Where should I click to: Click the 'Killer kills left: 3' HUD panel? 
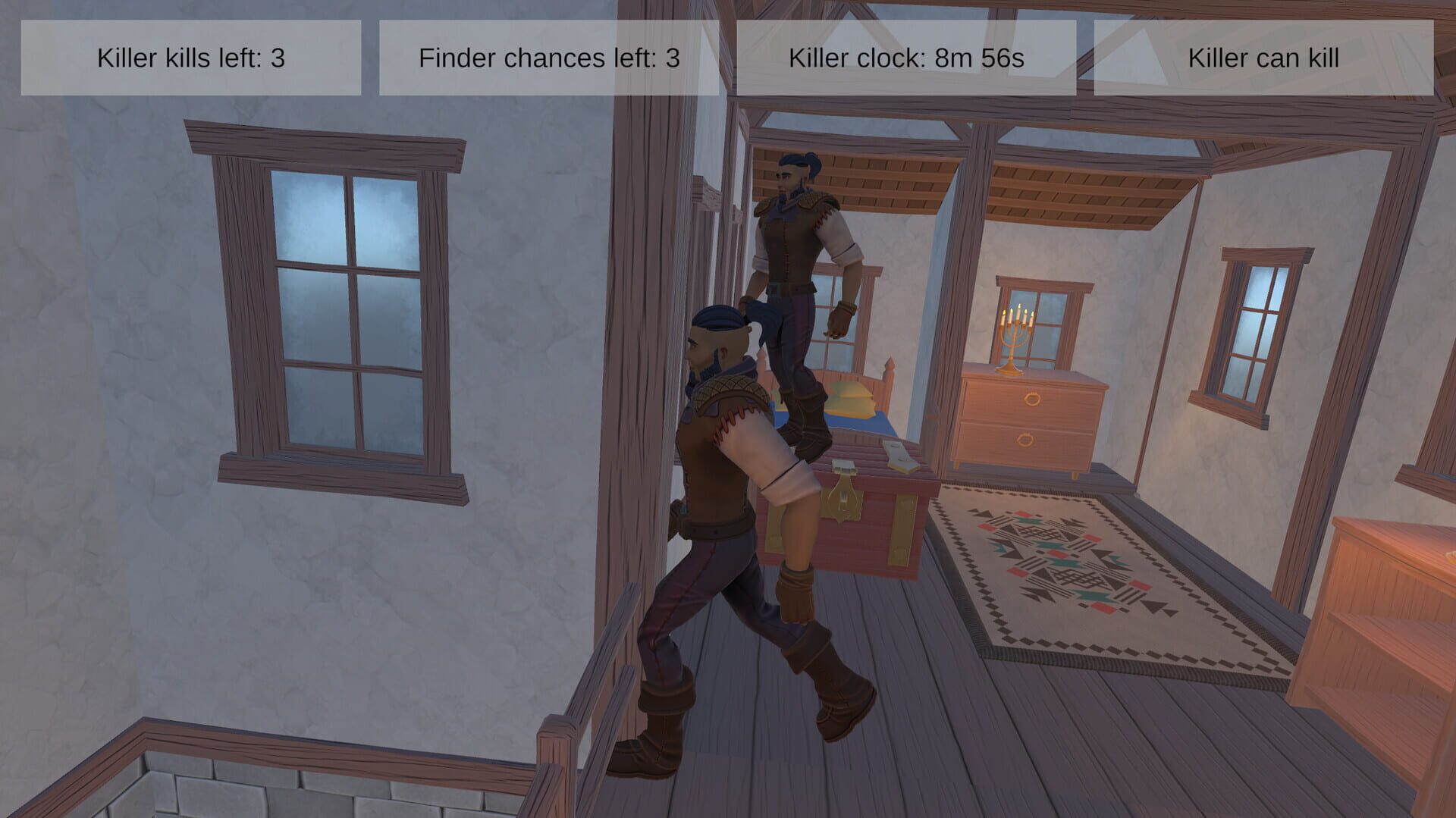click(x=190, y=57)
